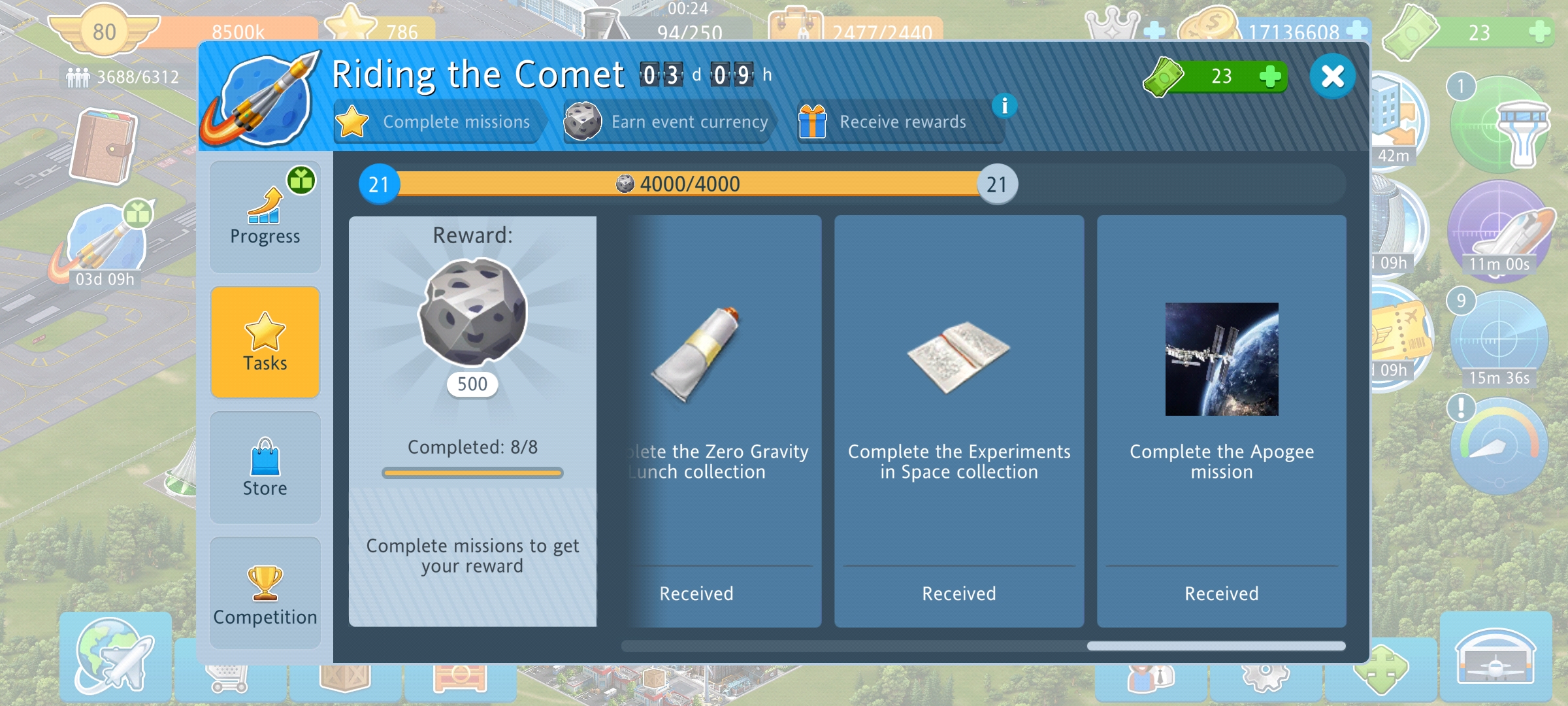Open the Apogee mission card
1568x706 pixels.
click(x=1221, y=422)
